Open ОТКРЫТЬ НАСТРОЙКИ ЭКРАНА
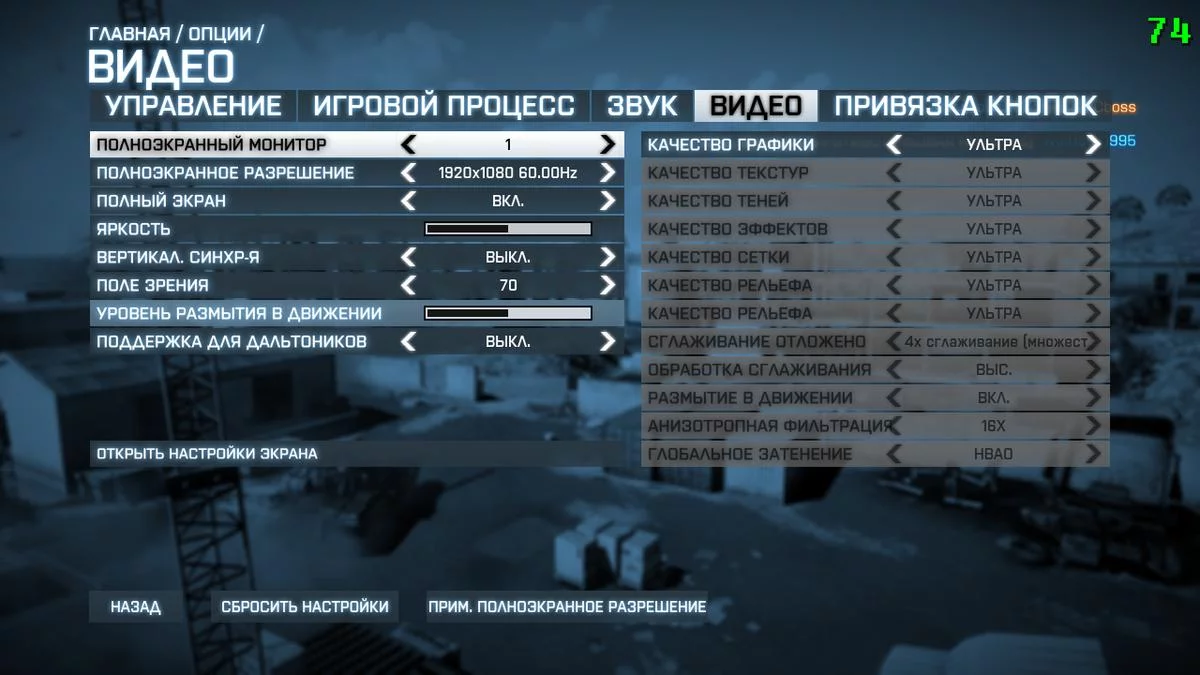Image resolution: width=1200 pixels, height=675 pixels. coord(207,454)
